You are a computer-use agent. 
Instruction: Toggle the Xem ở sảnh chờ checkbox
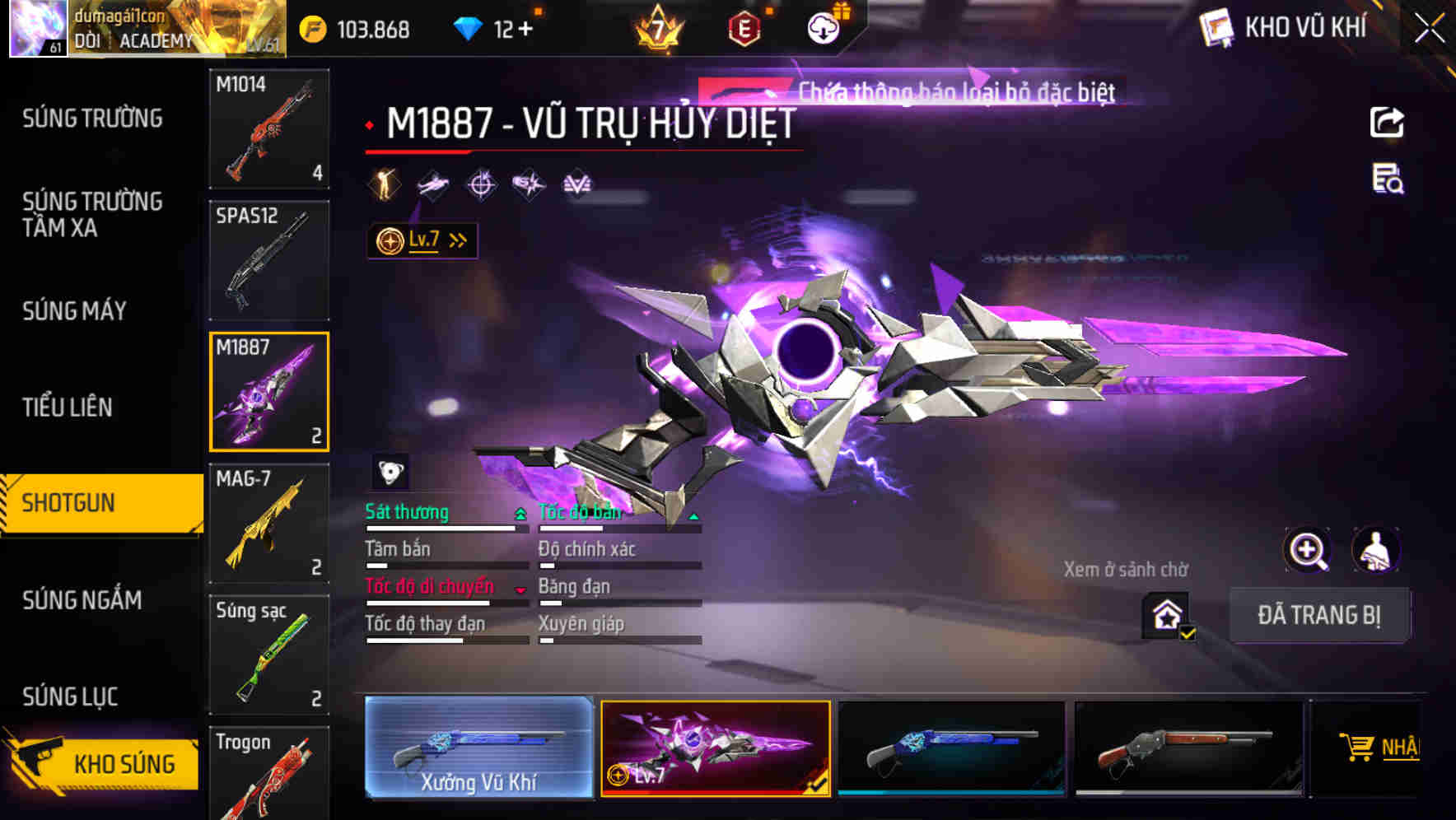click(x=1166, y=616)
